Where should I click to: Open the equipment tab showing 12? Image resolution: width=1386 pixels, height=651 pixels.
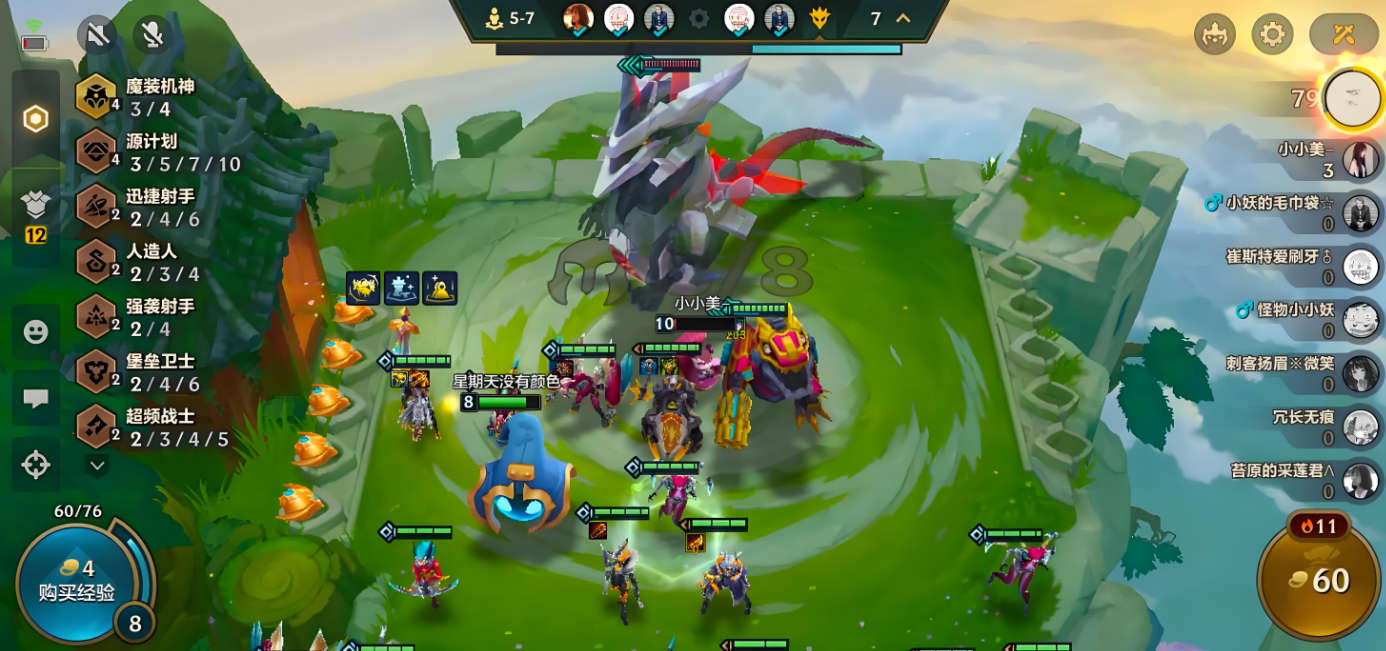coord(36,213)
